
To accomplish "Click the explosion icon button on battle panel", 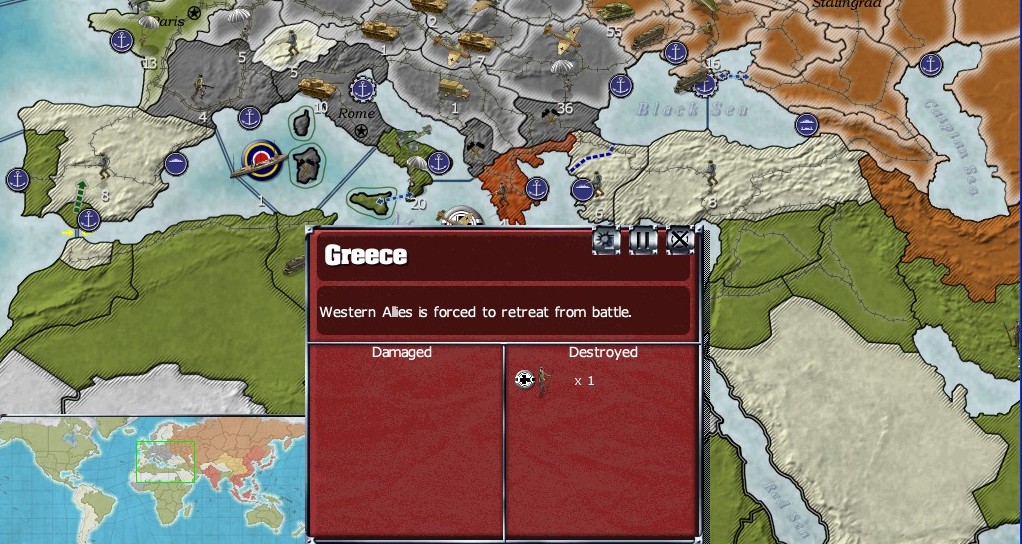I will (x=606, y=240).
